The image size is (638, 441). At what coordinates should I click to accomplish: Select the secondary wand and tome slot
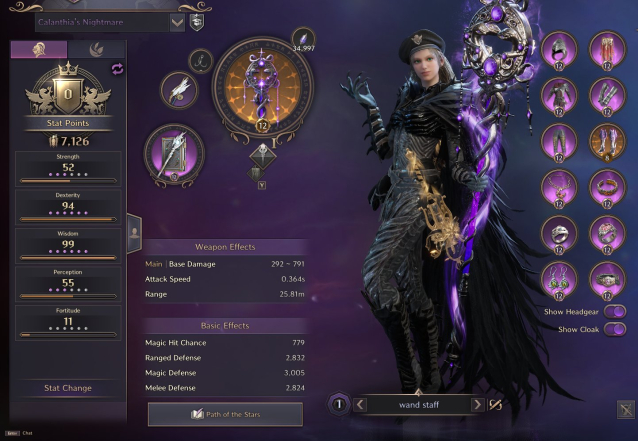(175, 156)
